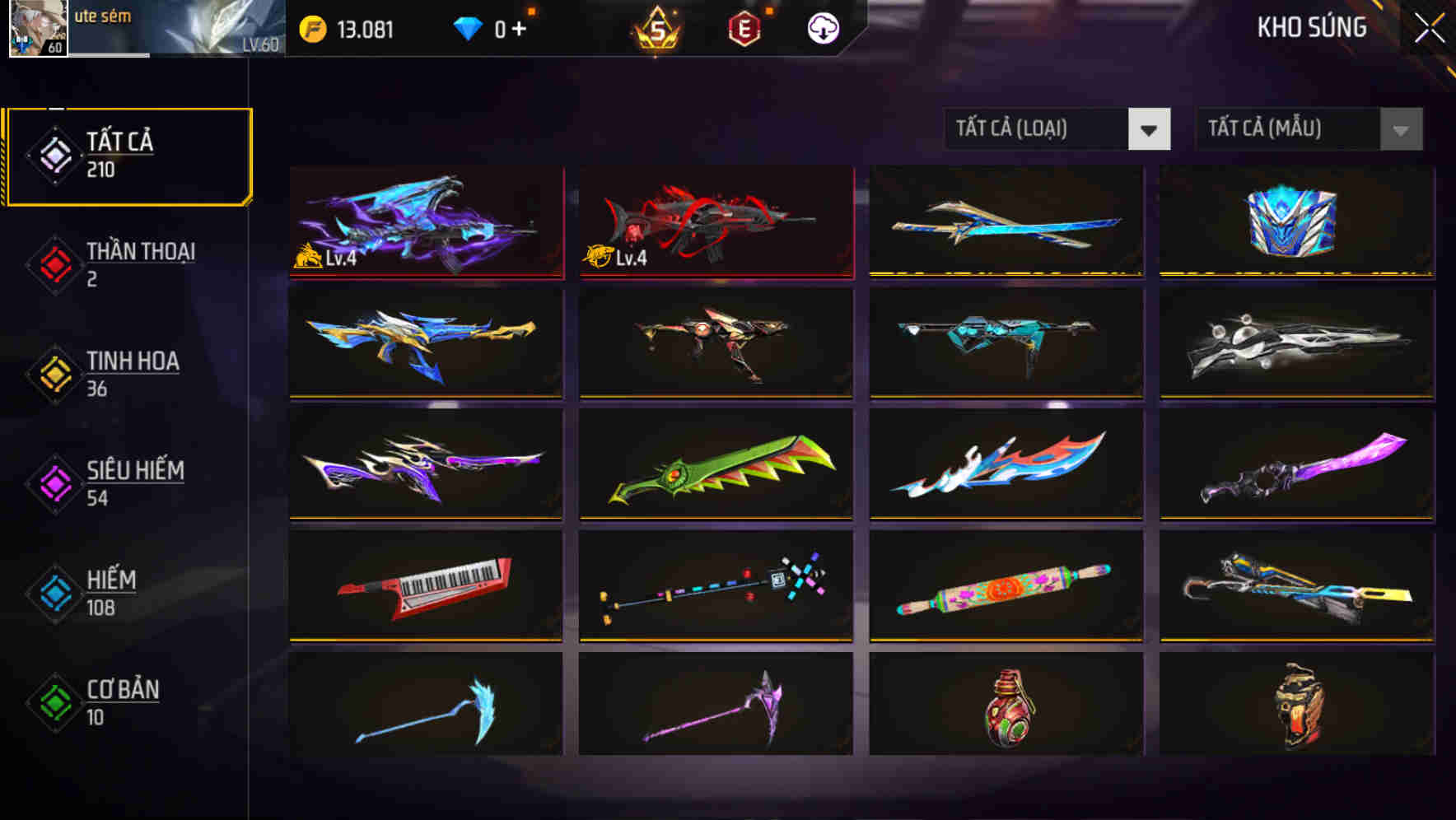Open the ute sém player avatar
Viewport: 1456px width, 820px height.
[x=36, y=29]
